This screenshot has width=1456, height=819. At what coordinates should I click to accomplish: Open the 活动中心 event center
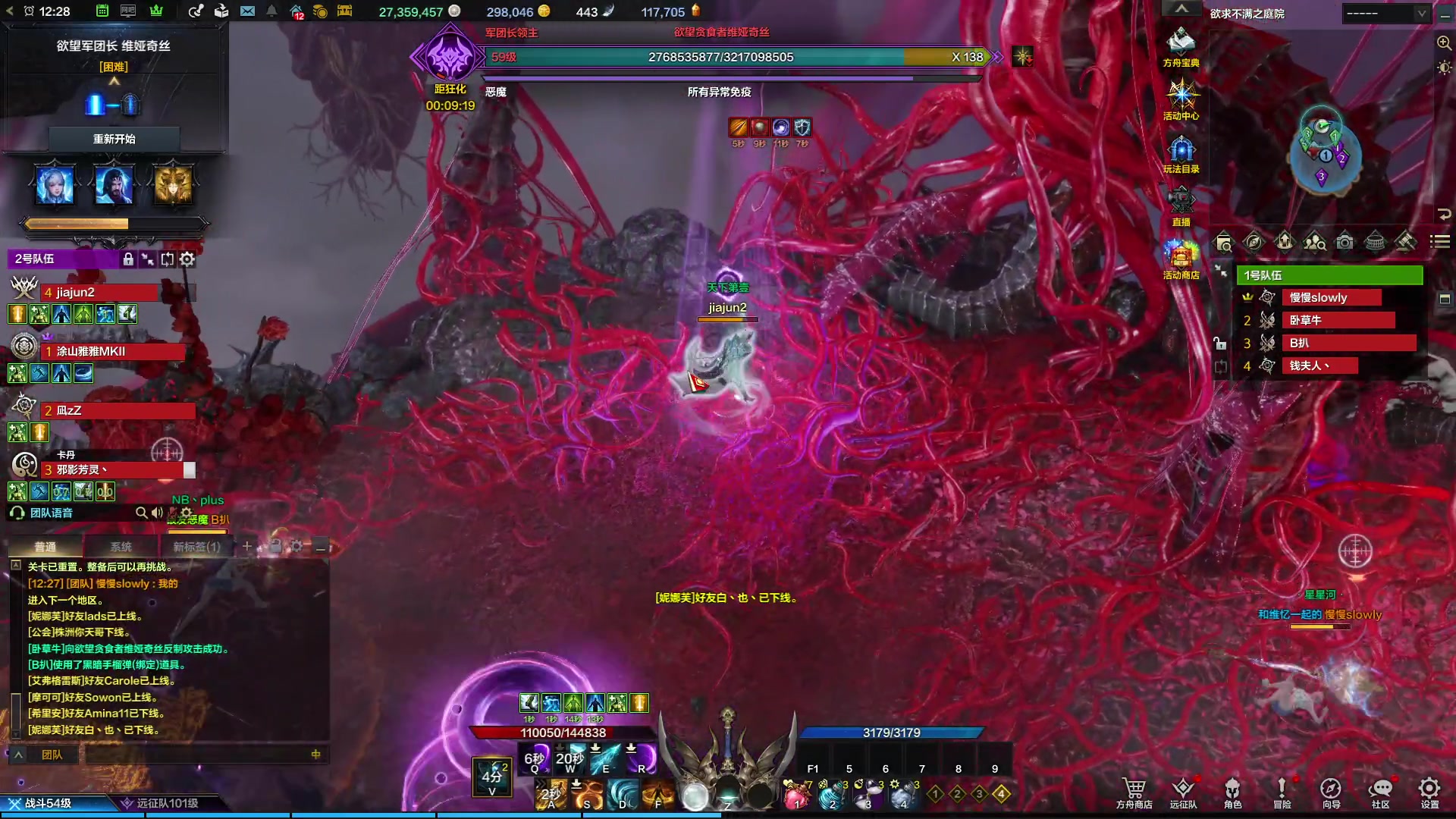pyautogui.click(x=1181, y=100)
